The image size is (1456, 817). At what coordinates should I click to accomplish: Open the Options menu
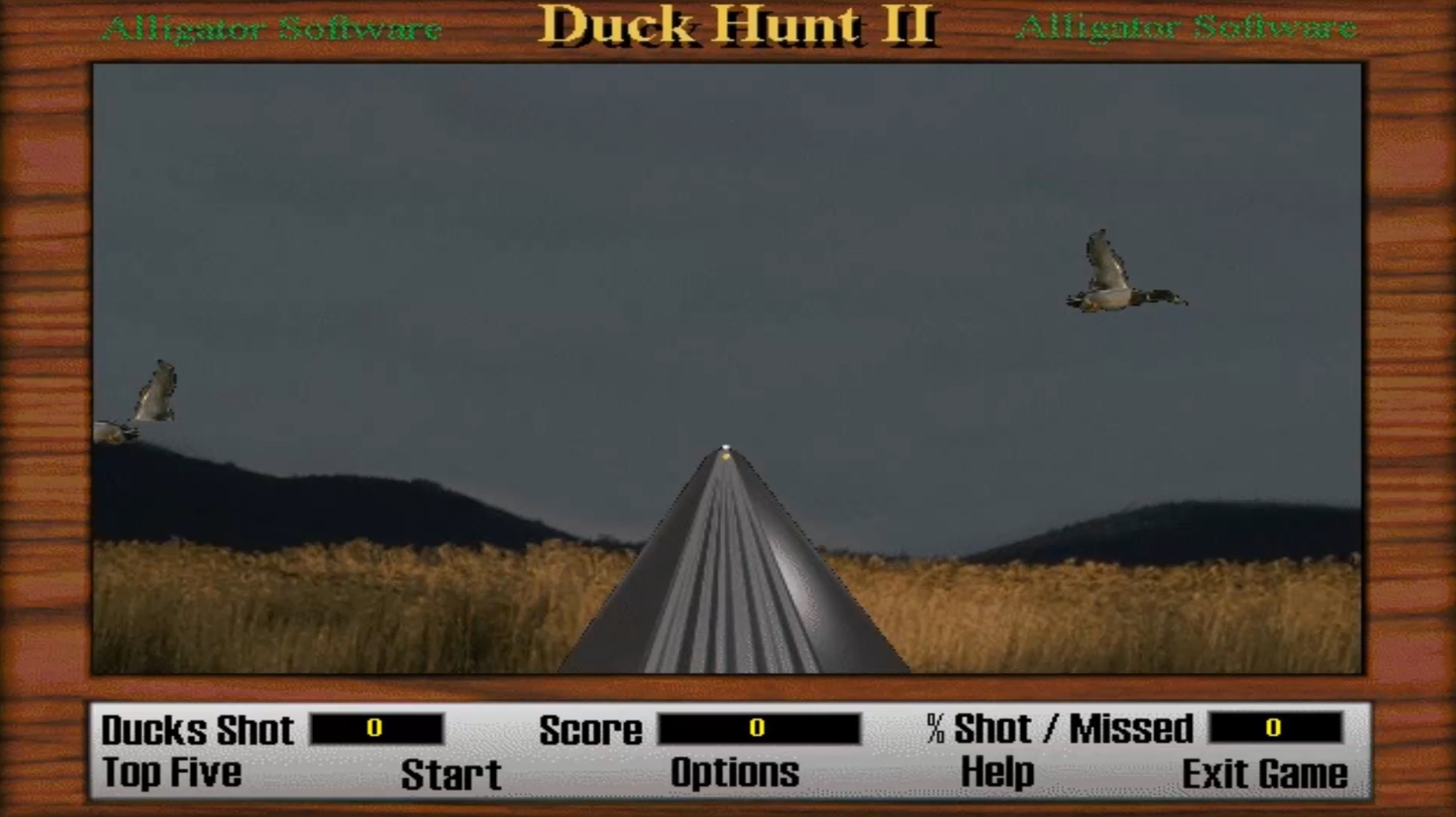pyautogui.click(x=735, y=772)
